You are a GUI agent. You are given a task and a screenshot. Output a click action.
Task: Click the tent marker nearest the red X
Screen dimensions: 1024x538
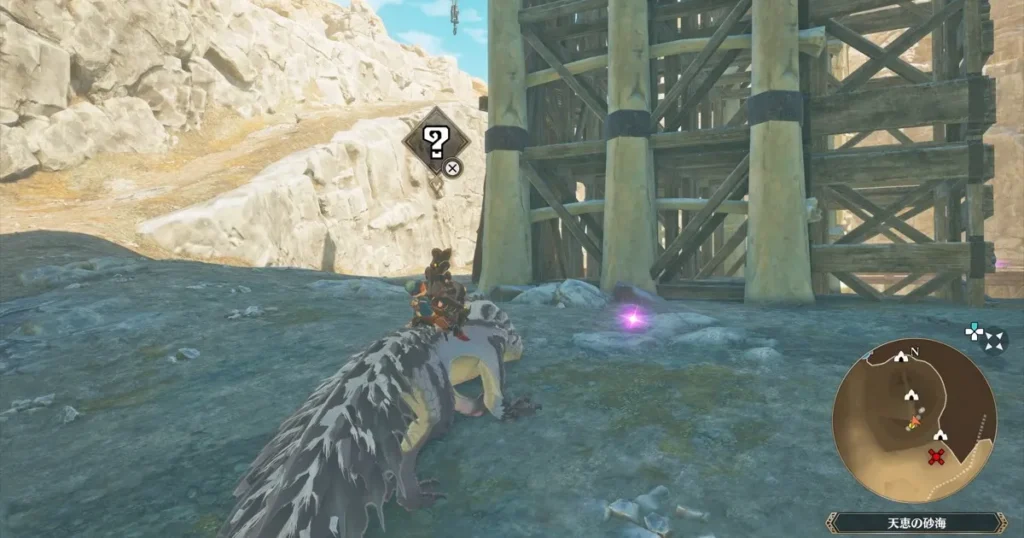coord(940,436)
